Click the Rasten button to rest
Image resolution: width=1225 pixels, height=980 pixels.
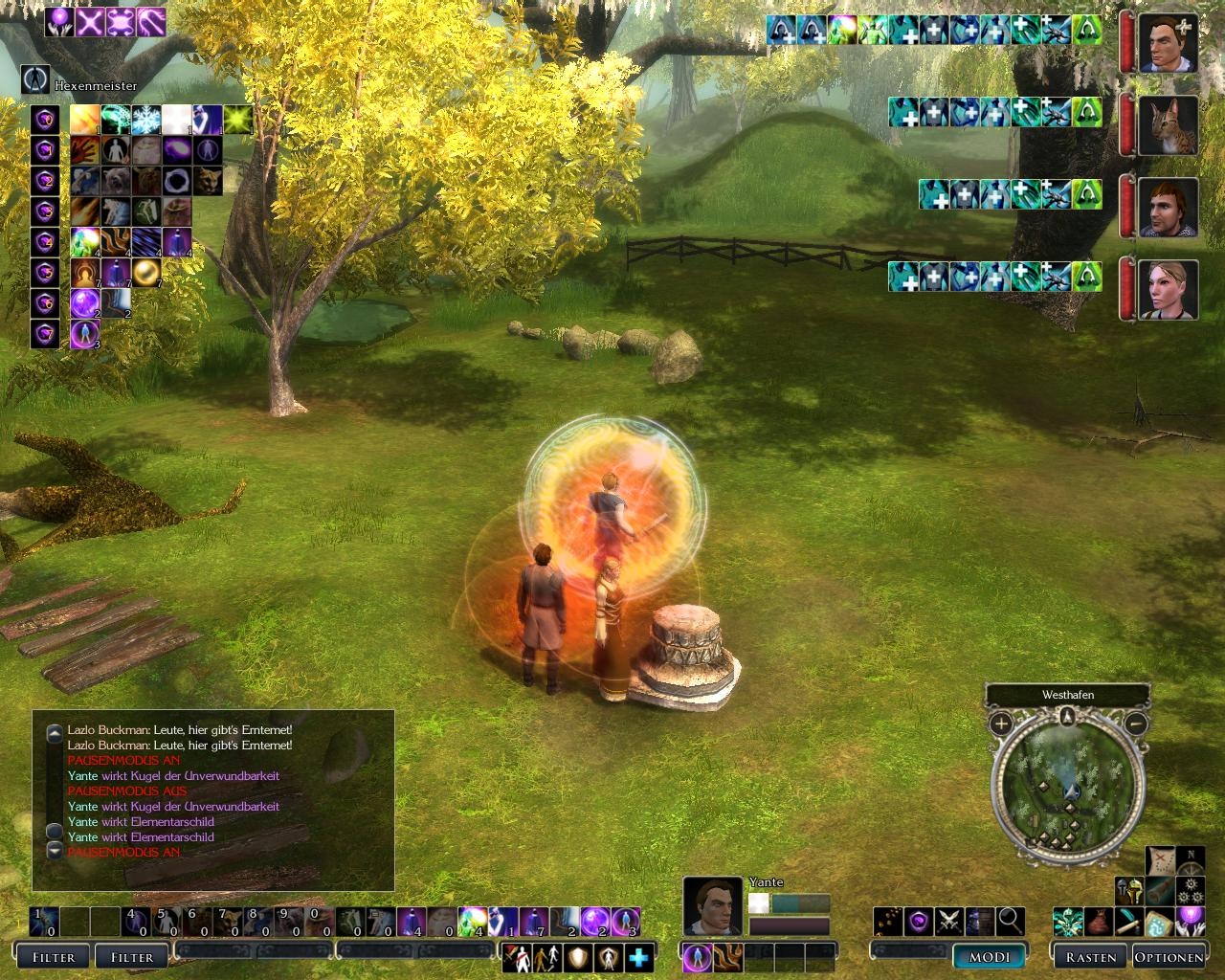[1090, 956]
